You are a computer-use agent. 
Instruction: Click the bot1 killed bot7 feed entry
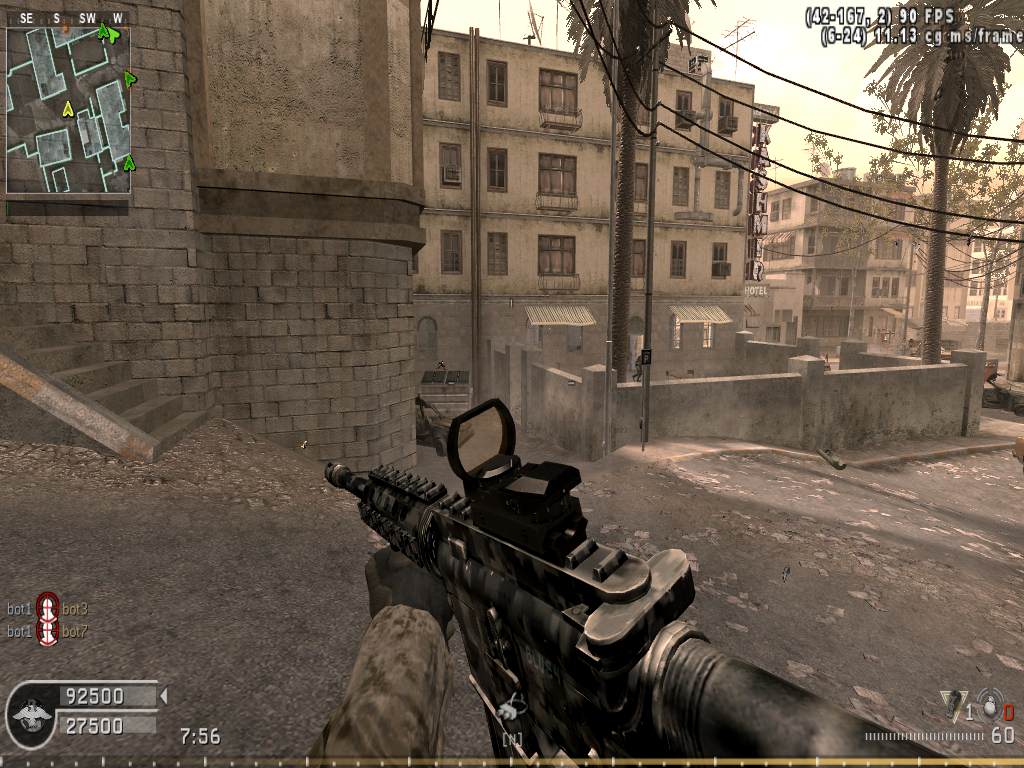47,631
